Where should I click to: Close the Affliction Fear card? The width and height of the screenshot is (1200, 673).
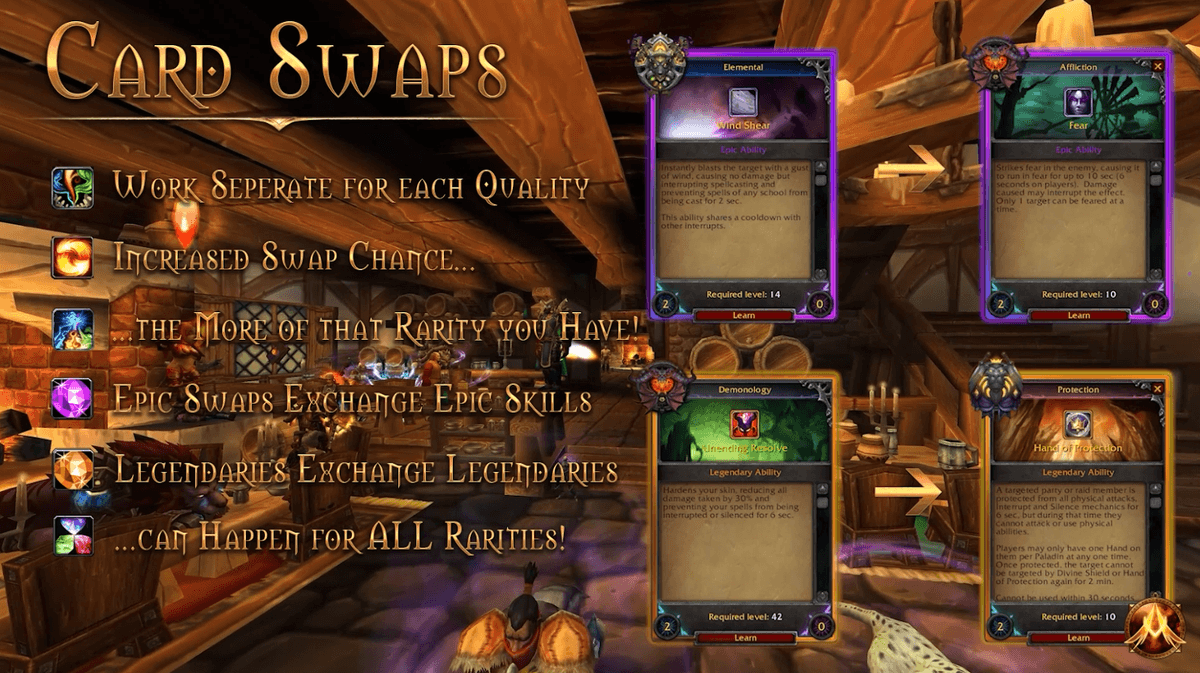[x=1158, y=66]
